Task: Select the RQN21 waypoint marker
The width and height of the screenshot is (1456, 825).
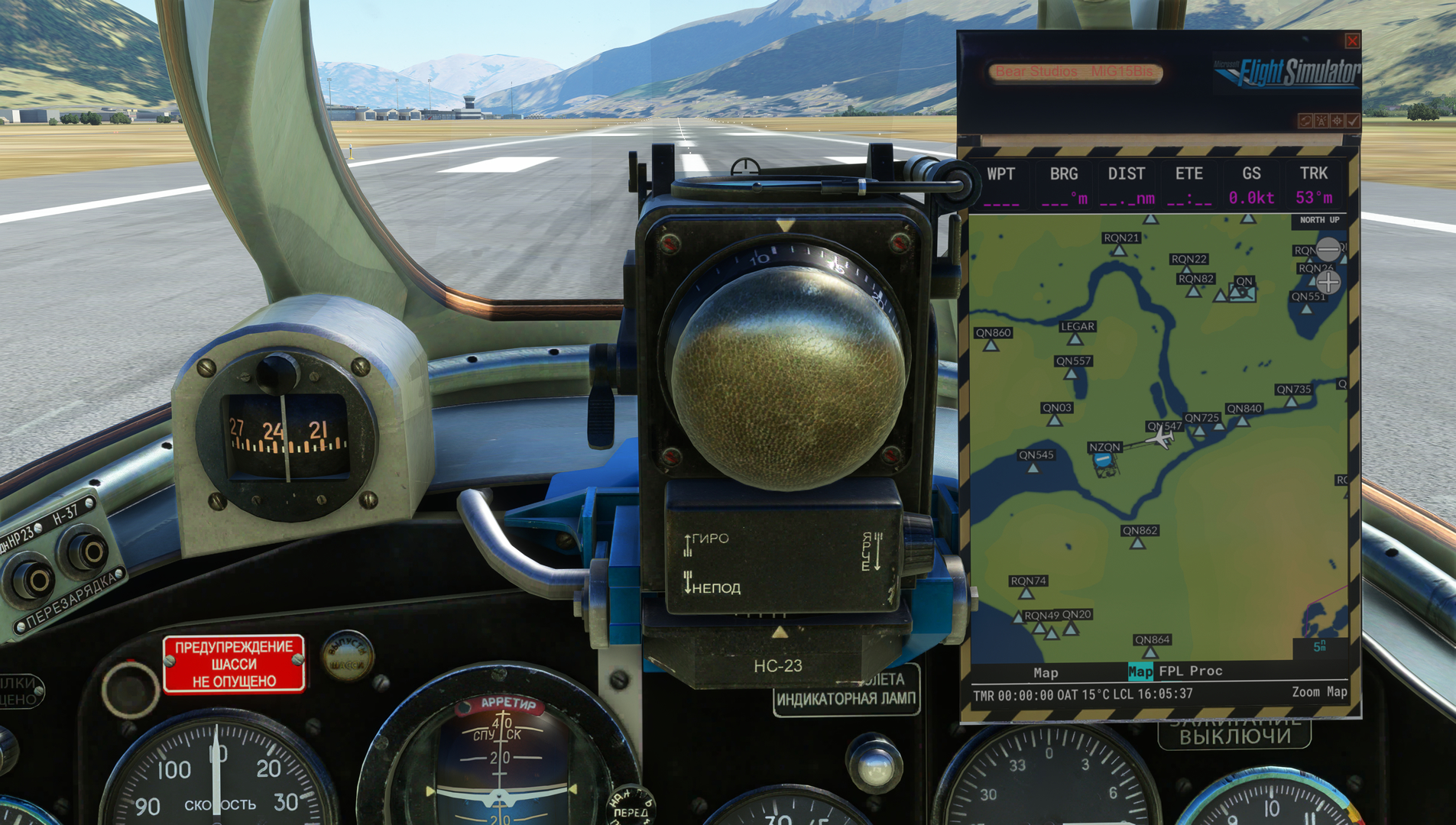Action: click(1120, 250)
